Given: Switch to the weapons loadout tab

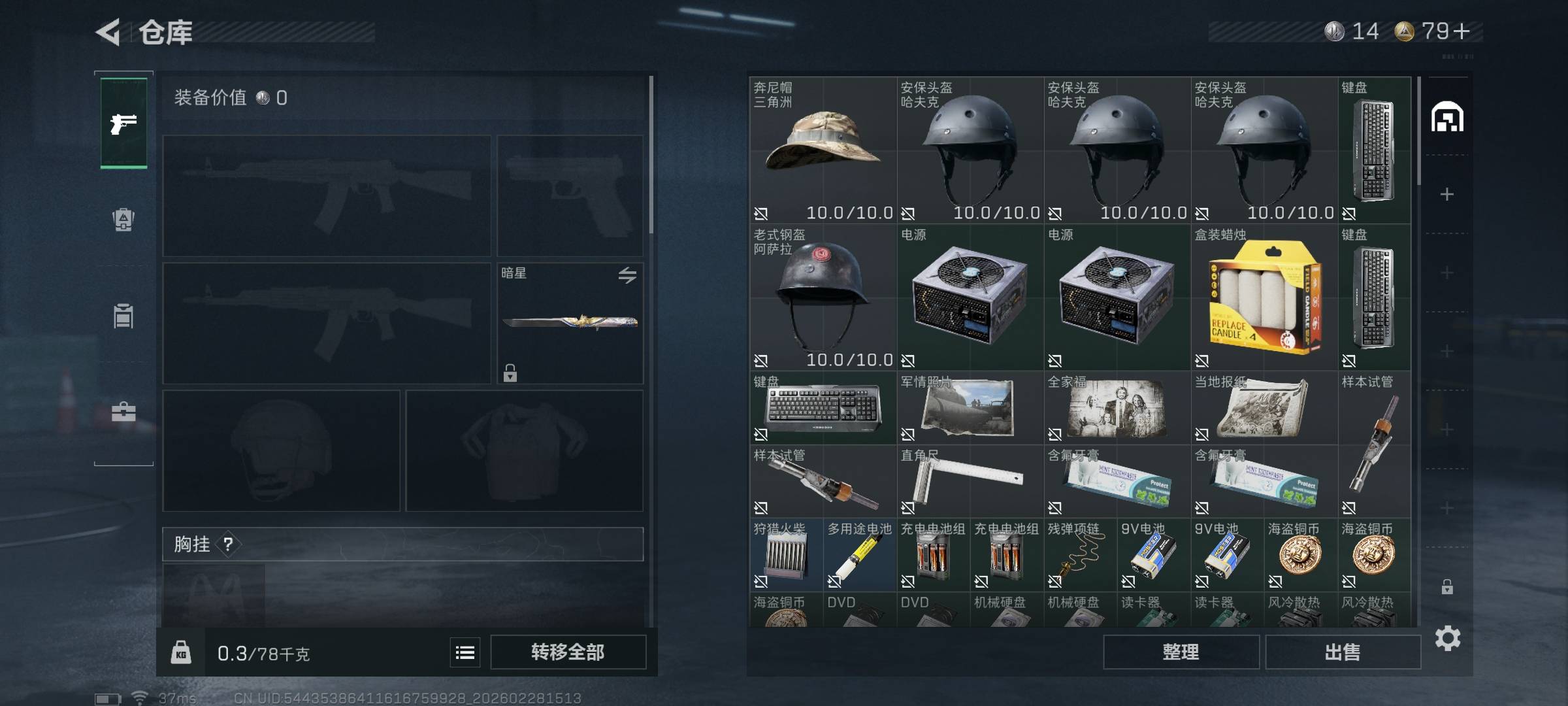Looking at the screenshot, I should pos(123,123).
